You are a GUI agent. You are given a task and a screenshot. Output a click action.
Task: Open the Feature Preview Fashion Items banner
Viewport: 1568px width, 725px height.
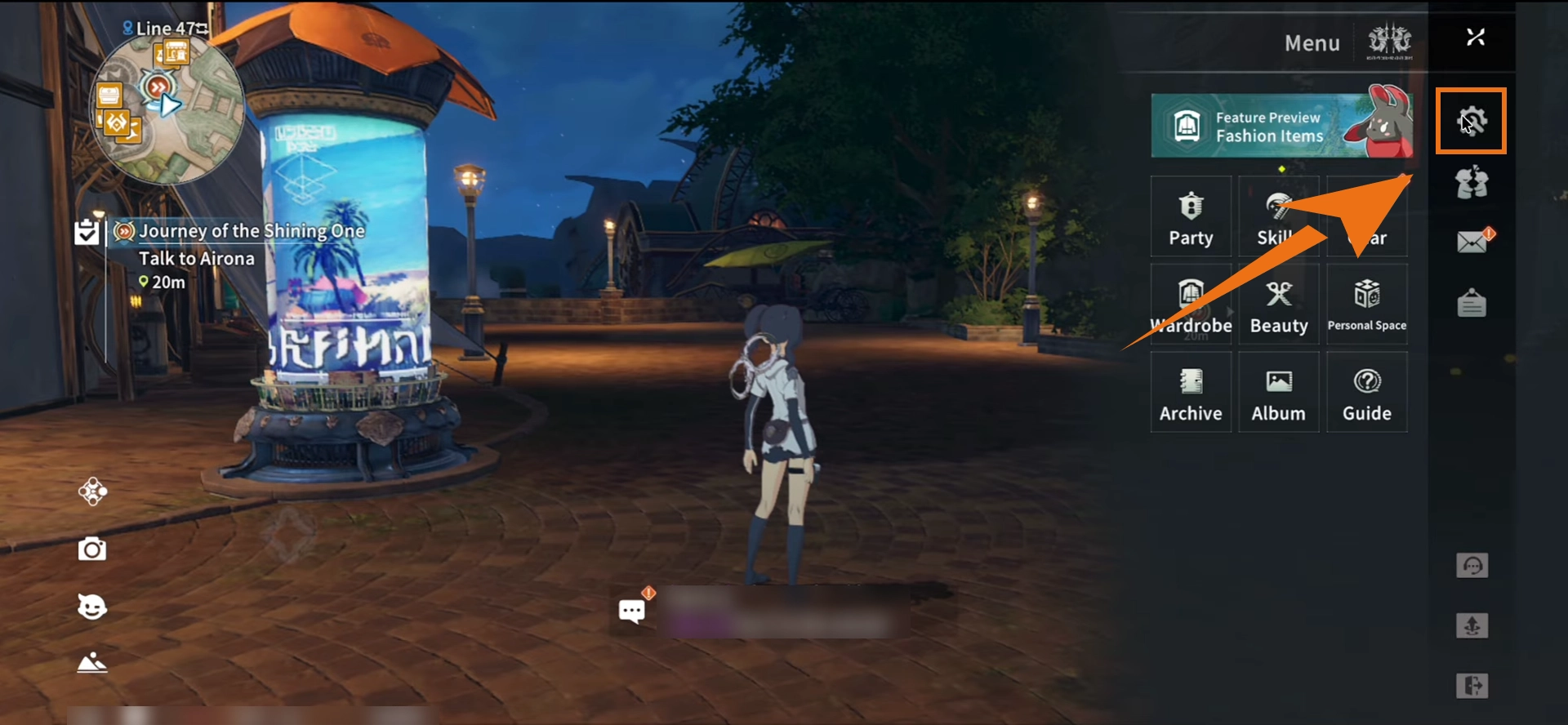pyautogui.click(x=1281, y=125)
